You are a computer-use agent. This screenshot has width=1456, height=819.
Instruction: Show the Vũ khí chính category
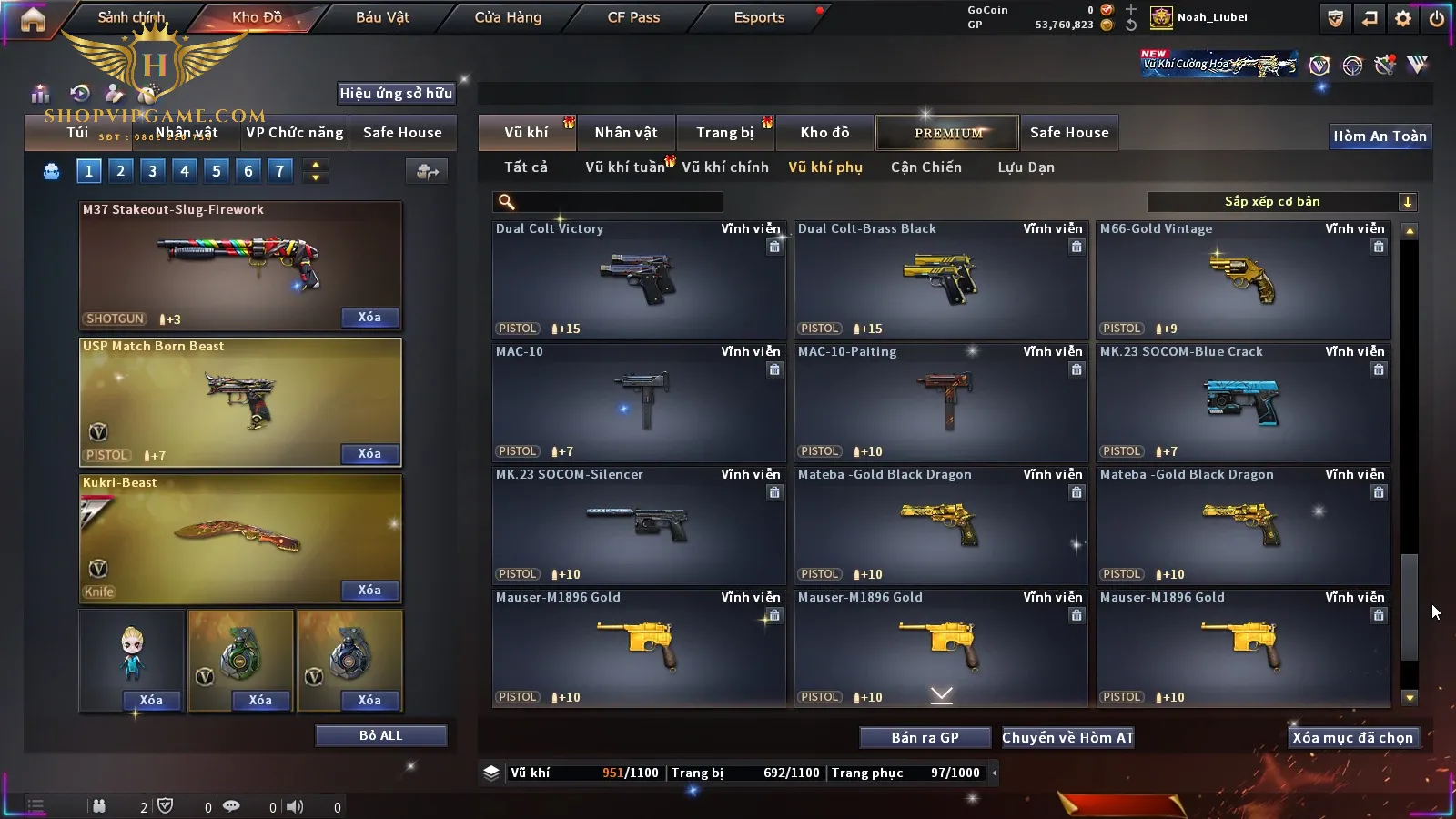point(725,167)
